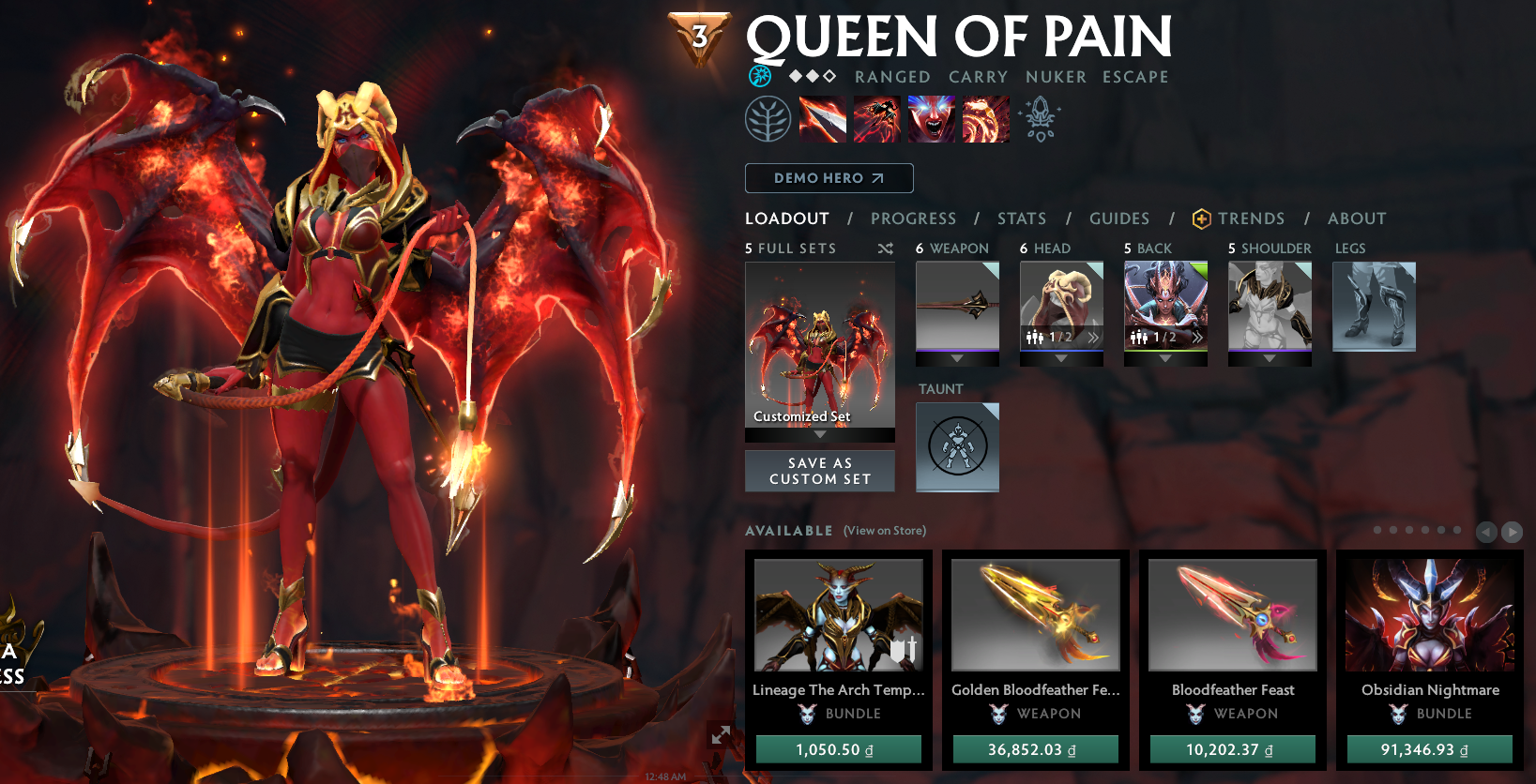Select the Blink ability icon
The image size is (1536, 784).
(x=876, y=119)
